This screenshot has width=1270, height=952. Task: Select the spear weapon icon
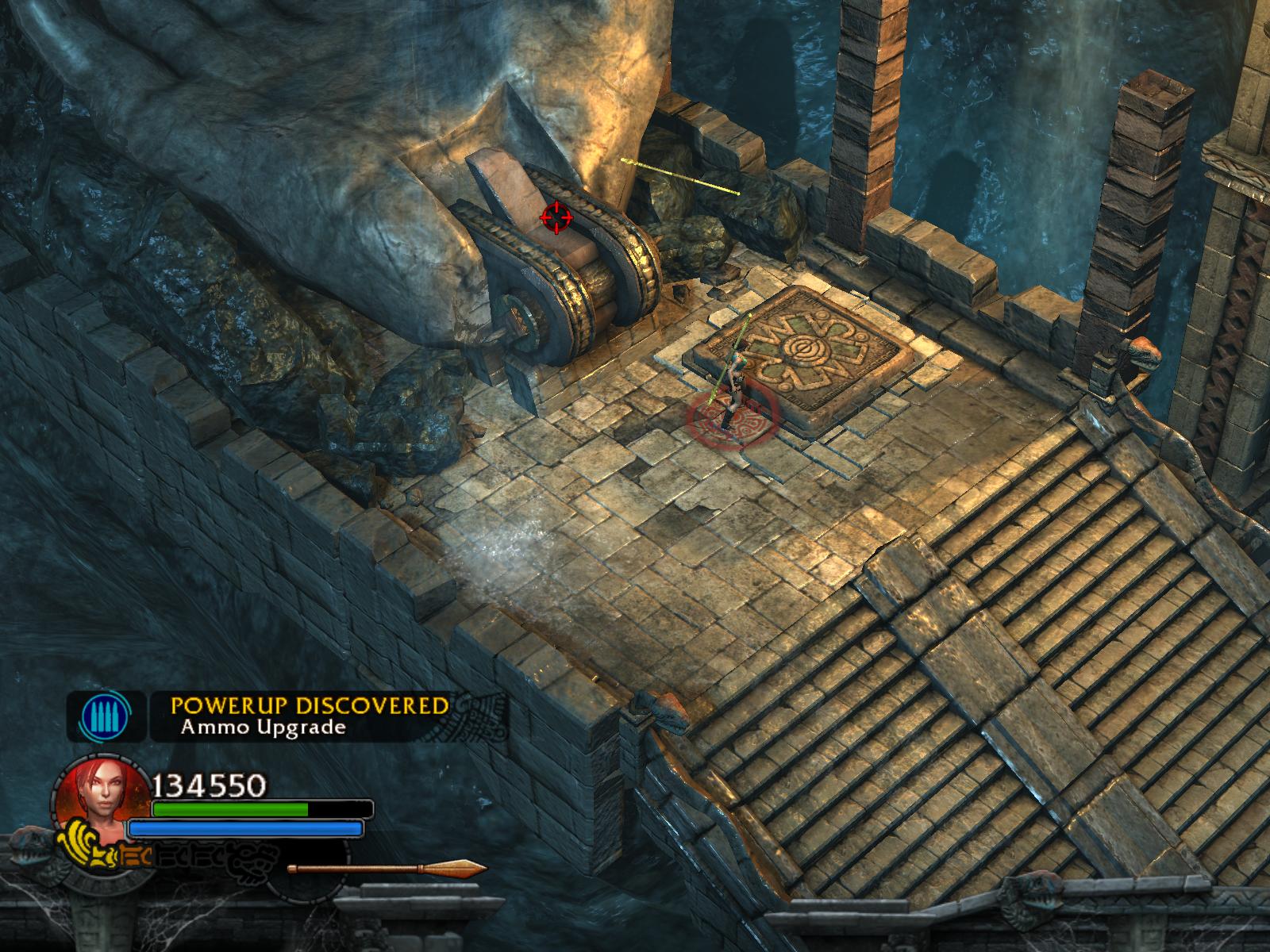387,869
